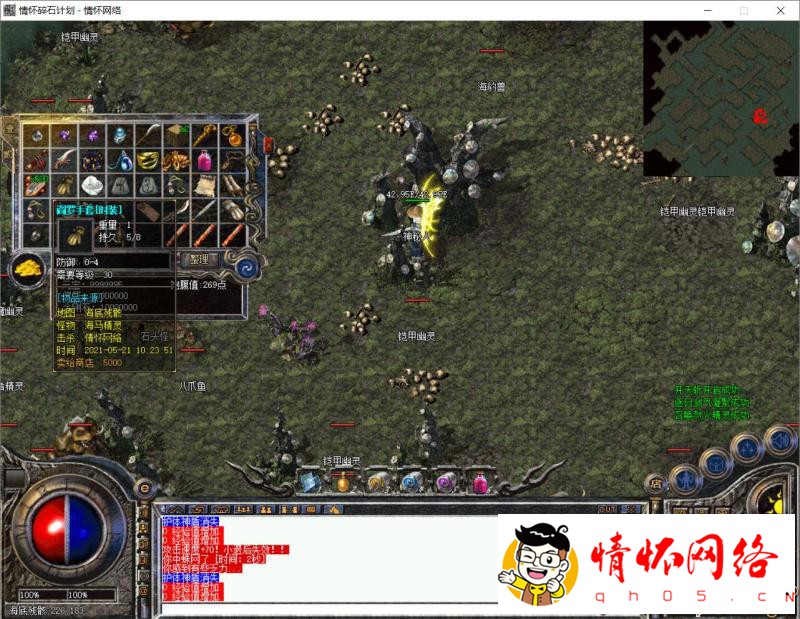The image size is (800, 619).
Task: Use the orange potion in the quick belt
Action: [x=343, y=482]
